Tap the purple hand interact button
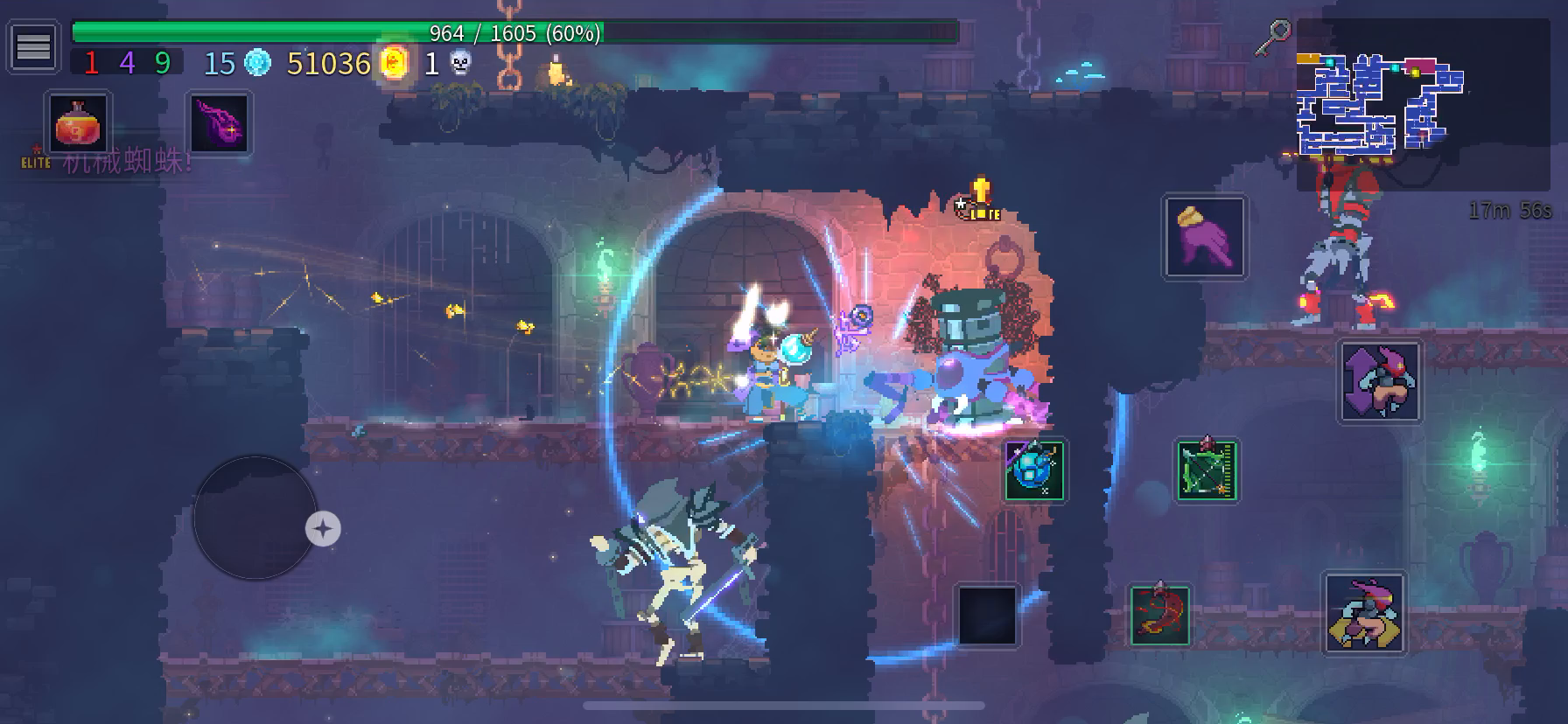This screenshot has width=1568, height=724. (1204, 237)
